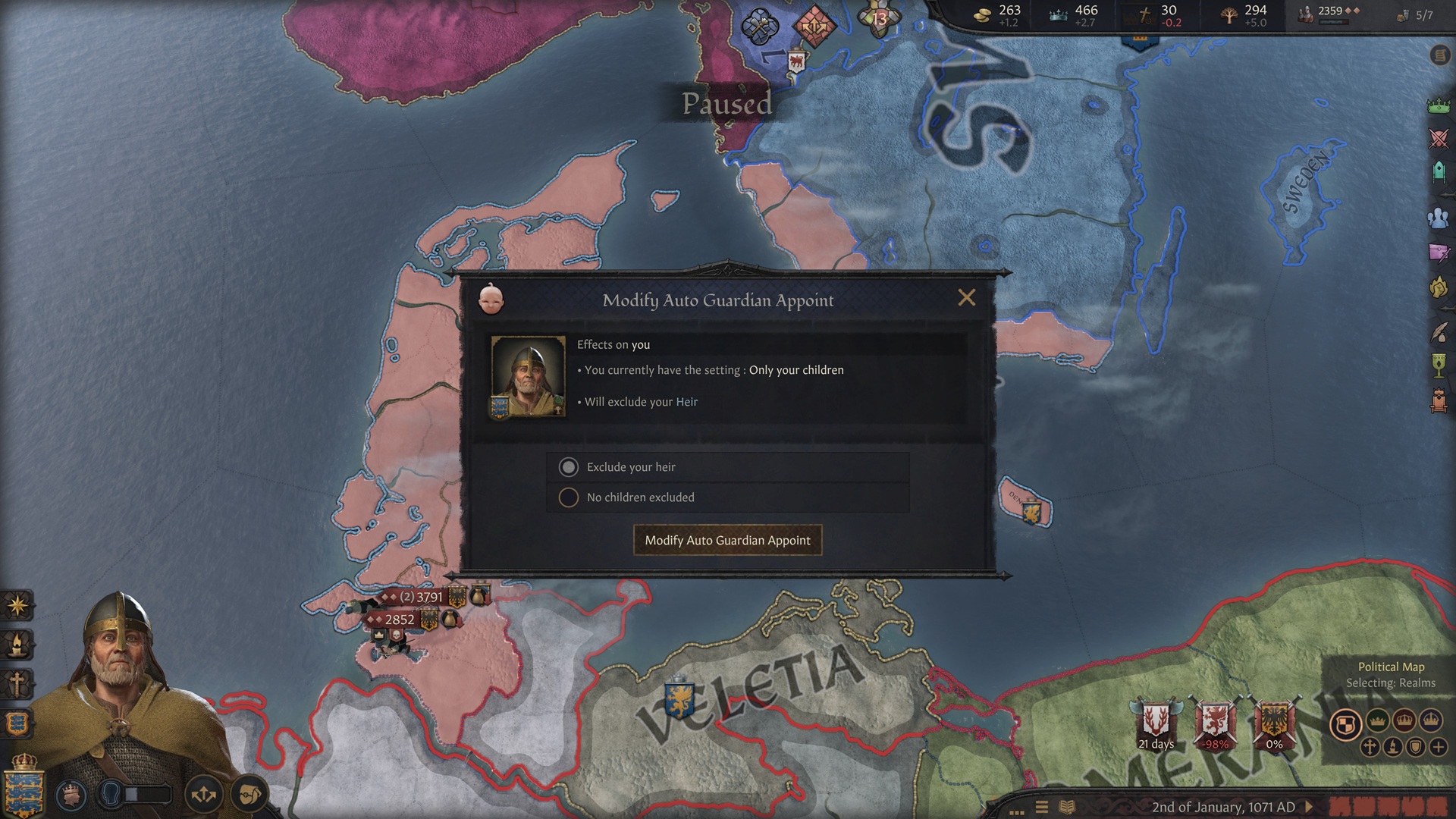Open the Activities goblet icon
1456x819 pixels.
pos(1438,366)
